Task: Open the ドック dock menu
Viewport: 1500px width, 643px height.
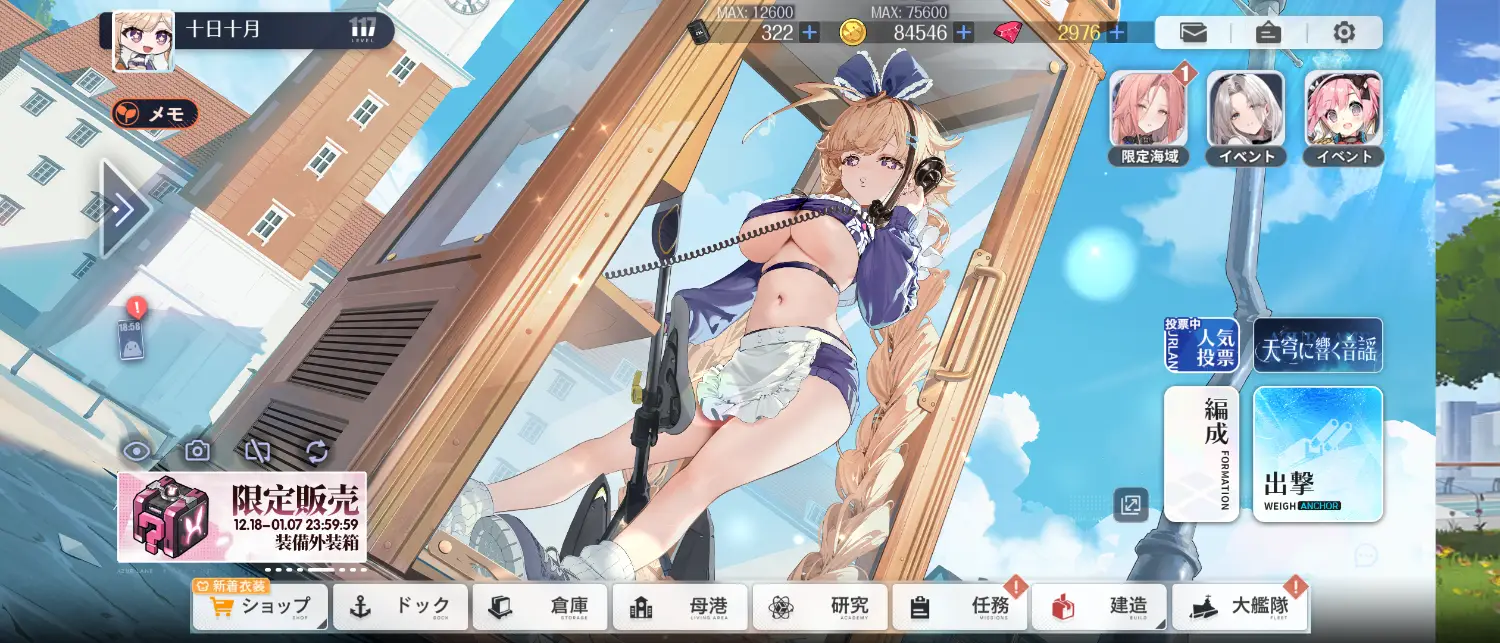Action: coord(400,607)
